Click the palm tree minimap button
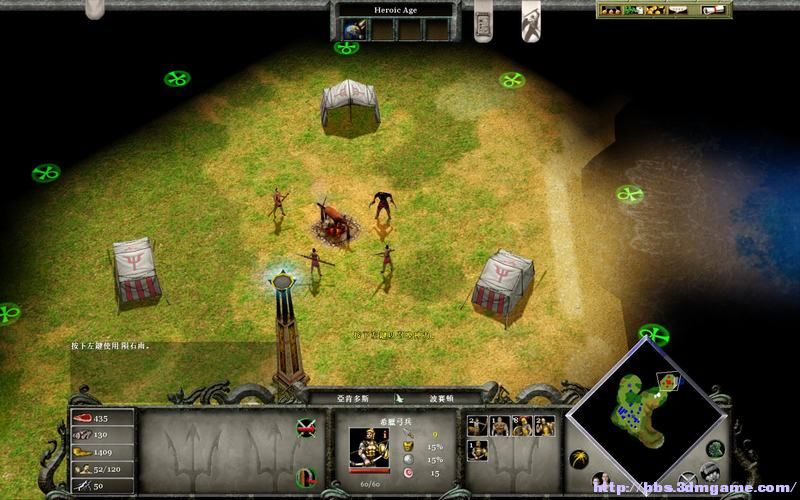This screenshot has width=800, height=500. (578, 459)
